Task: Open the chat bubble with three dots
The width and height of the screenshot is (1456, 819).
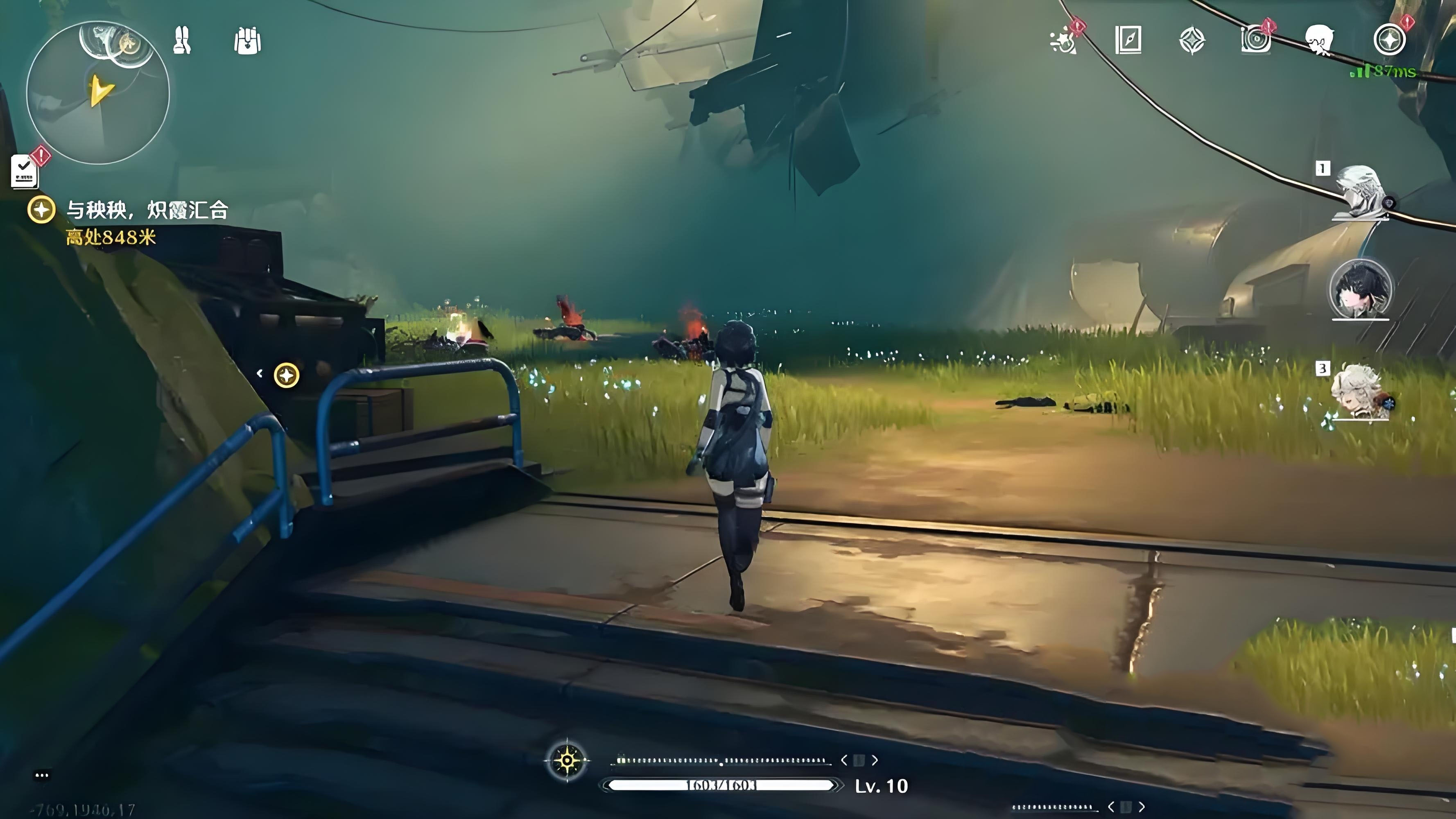Action: 42,775
